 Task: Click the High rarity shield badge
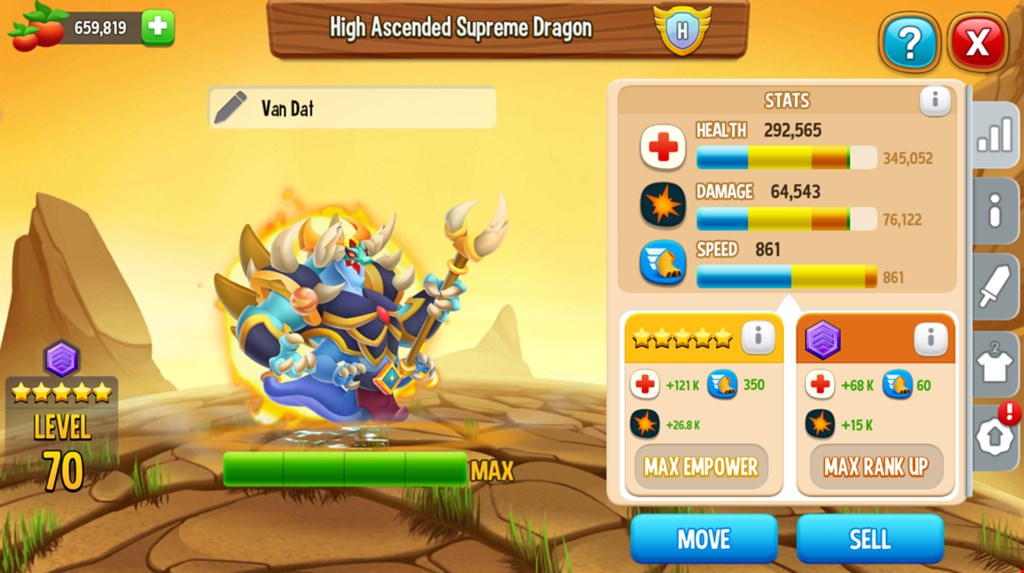(682, 28)
